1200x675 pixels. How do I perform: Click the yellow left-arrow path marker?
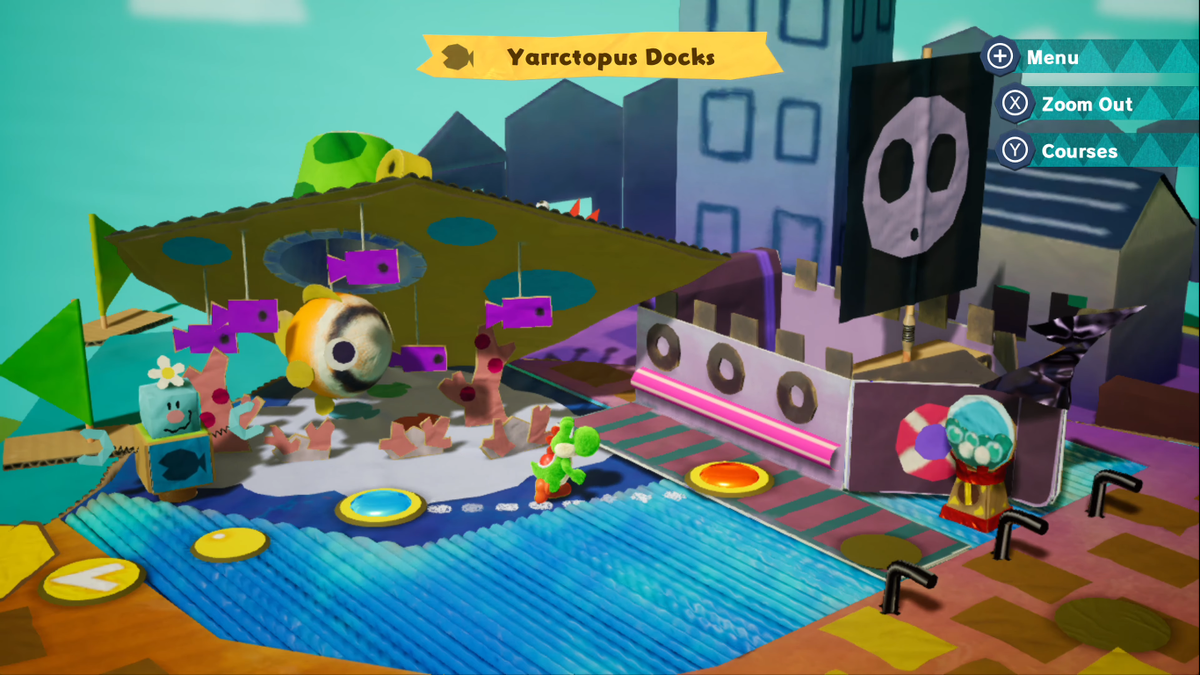pyautogui.click(x=91, y=578)
